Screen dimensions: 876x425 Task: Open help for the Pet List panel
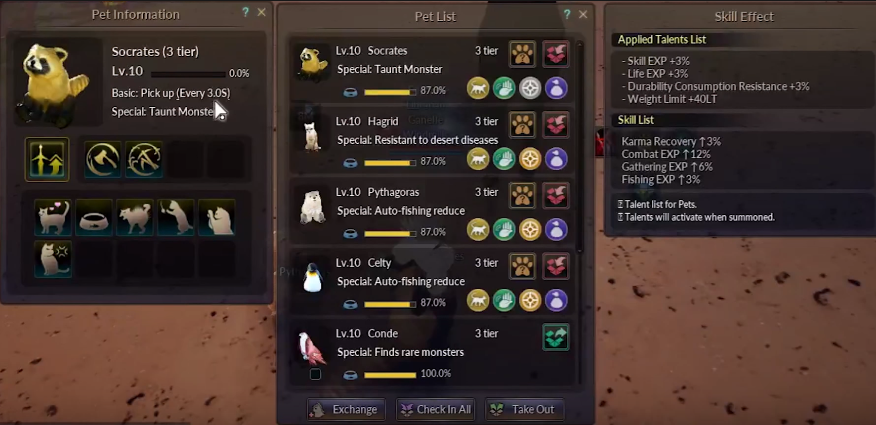click(567, 14)
